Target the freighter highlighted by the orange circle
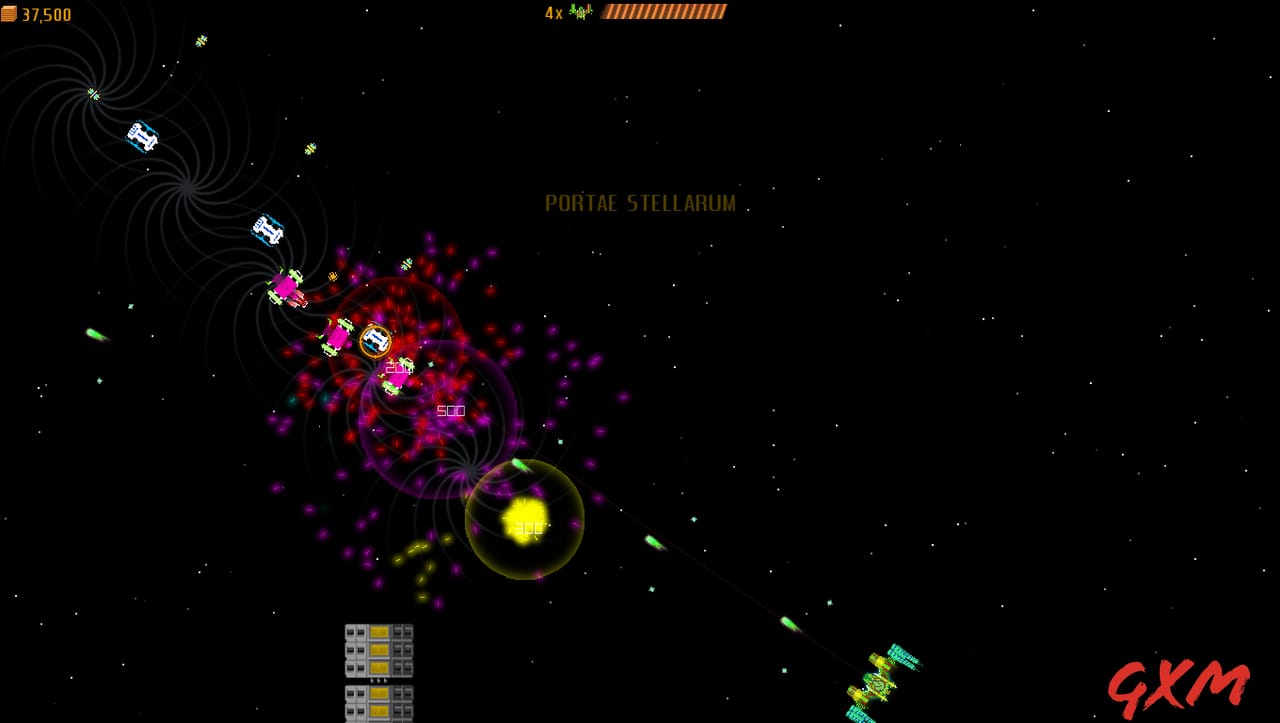Image resolution: width=1280 pixels, height=723 pixels. [375, 340]
